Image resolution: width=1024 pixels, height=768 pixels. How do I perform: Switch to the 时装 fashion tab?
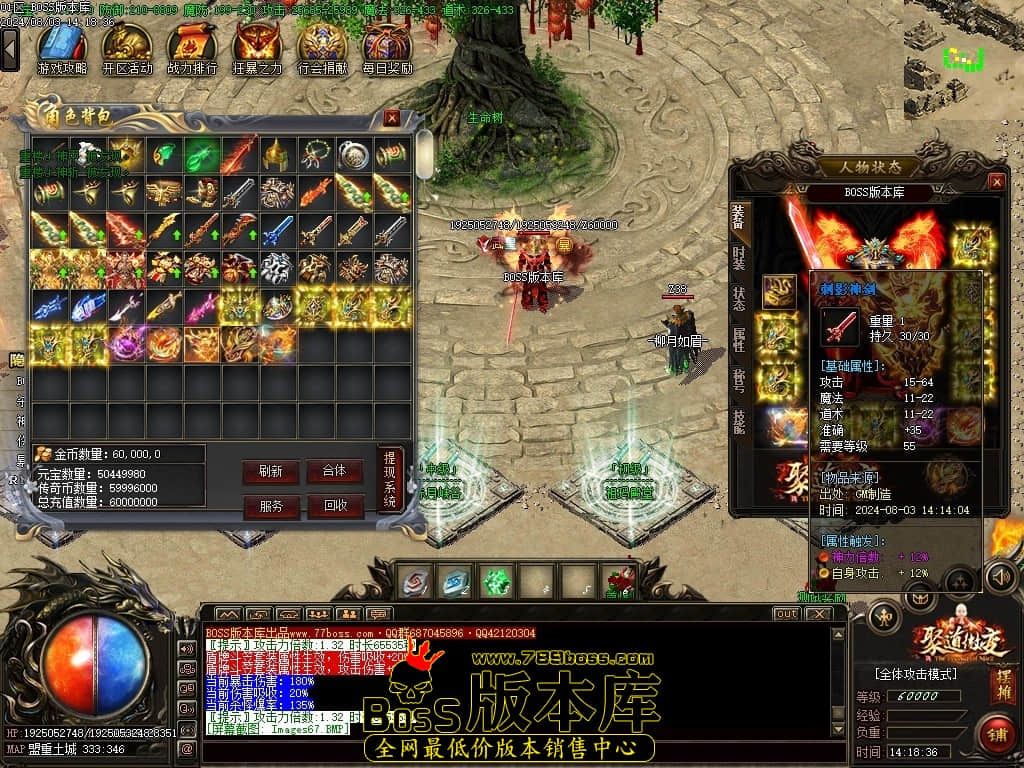tap(738, 257)
